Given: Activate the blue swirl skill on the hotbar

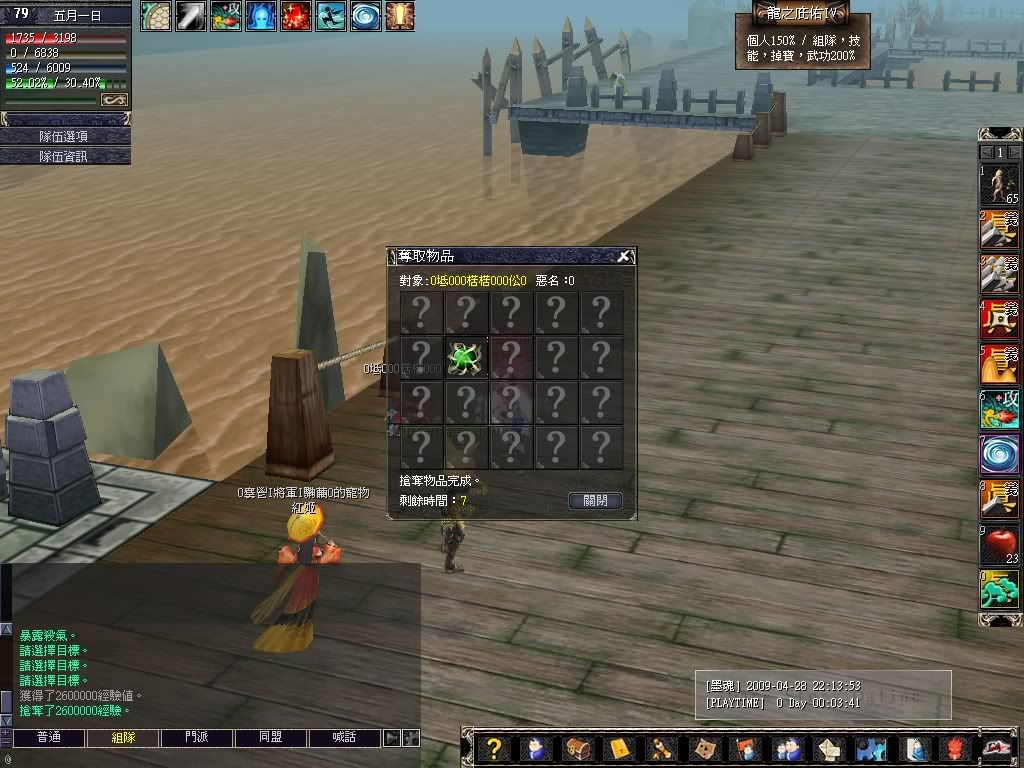Looking at the screenshot, I should 999,454.
